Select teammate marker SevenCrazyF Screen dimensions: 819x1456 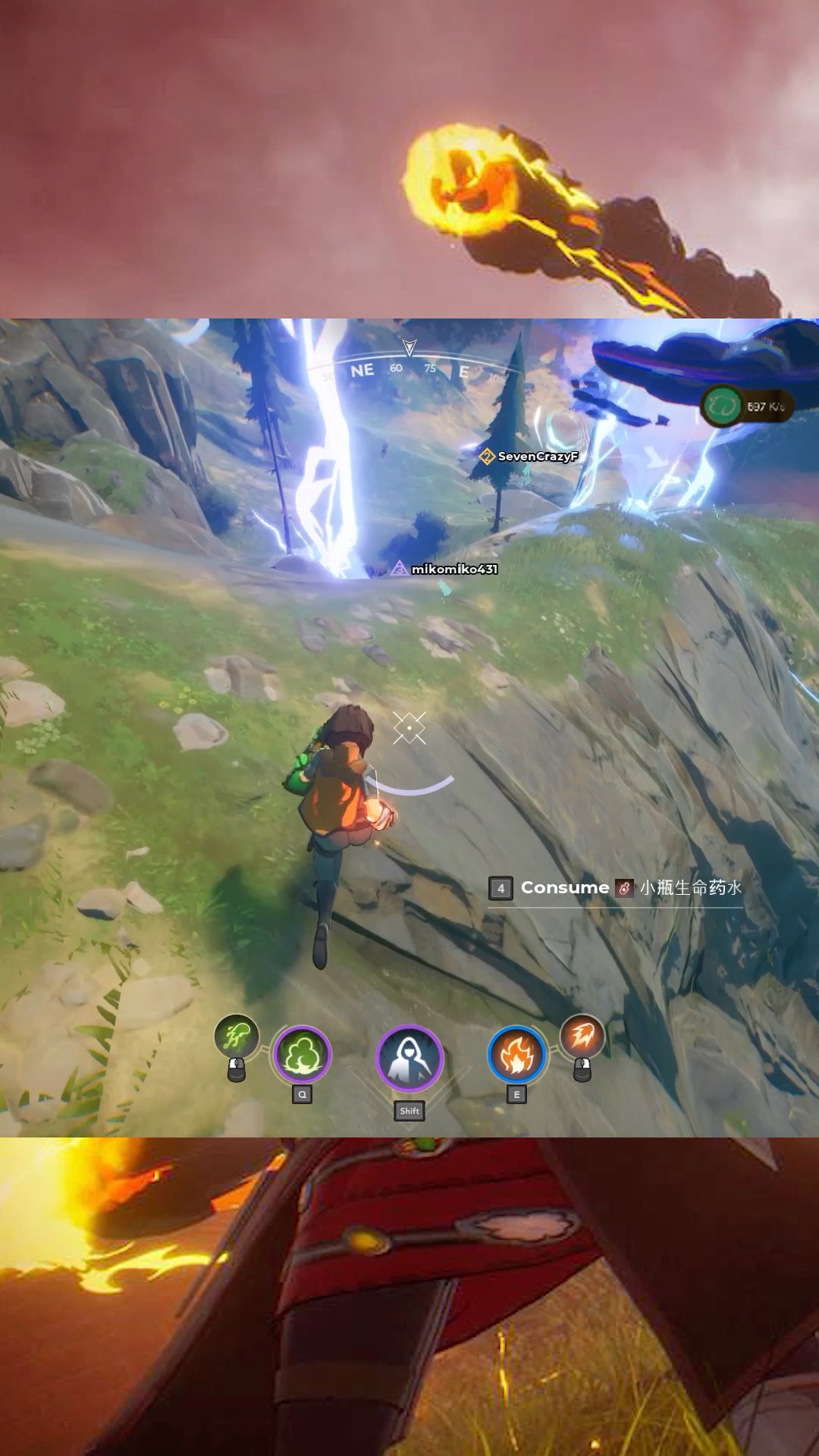[529, 457]
